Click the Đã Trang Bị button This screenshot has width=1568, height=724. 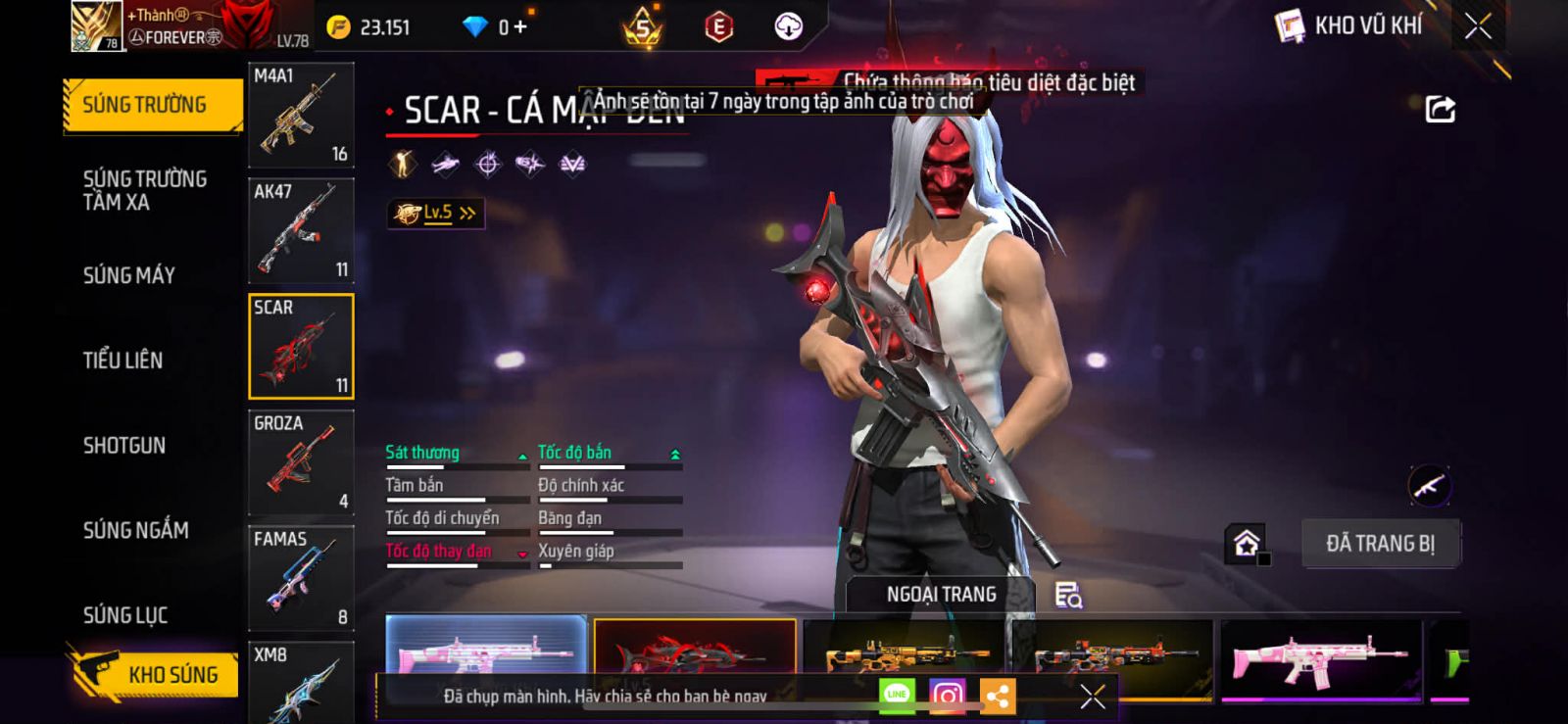1380,544
